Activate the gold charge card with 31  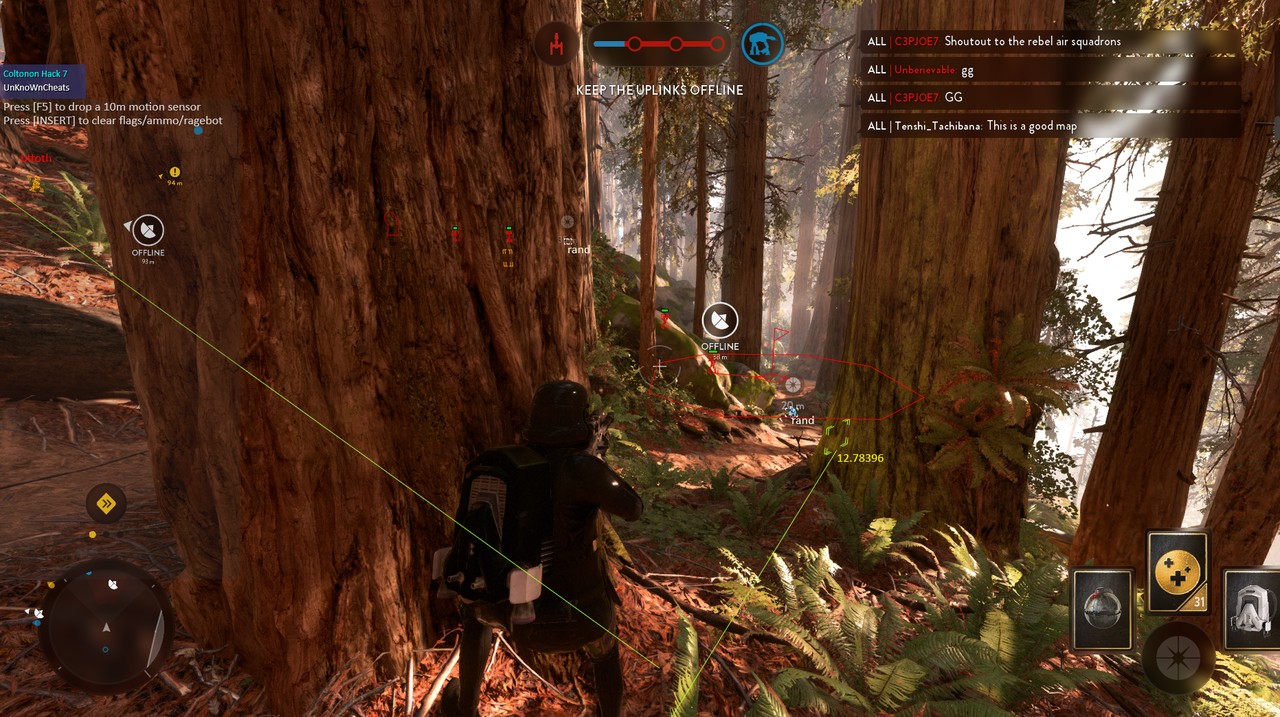click(x=1178, y=572)
